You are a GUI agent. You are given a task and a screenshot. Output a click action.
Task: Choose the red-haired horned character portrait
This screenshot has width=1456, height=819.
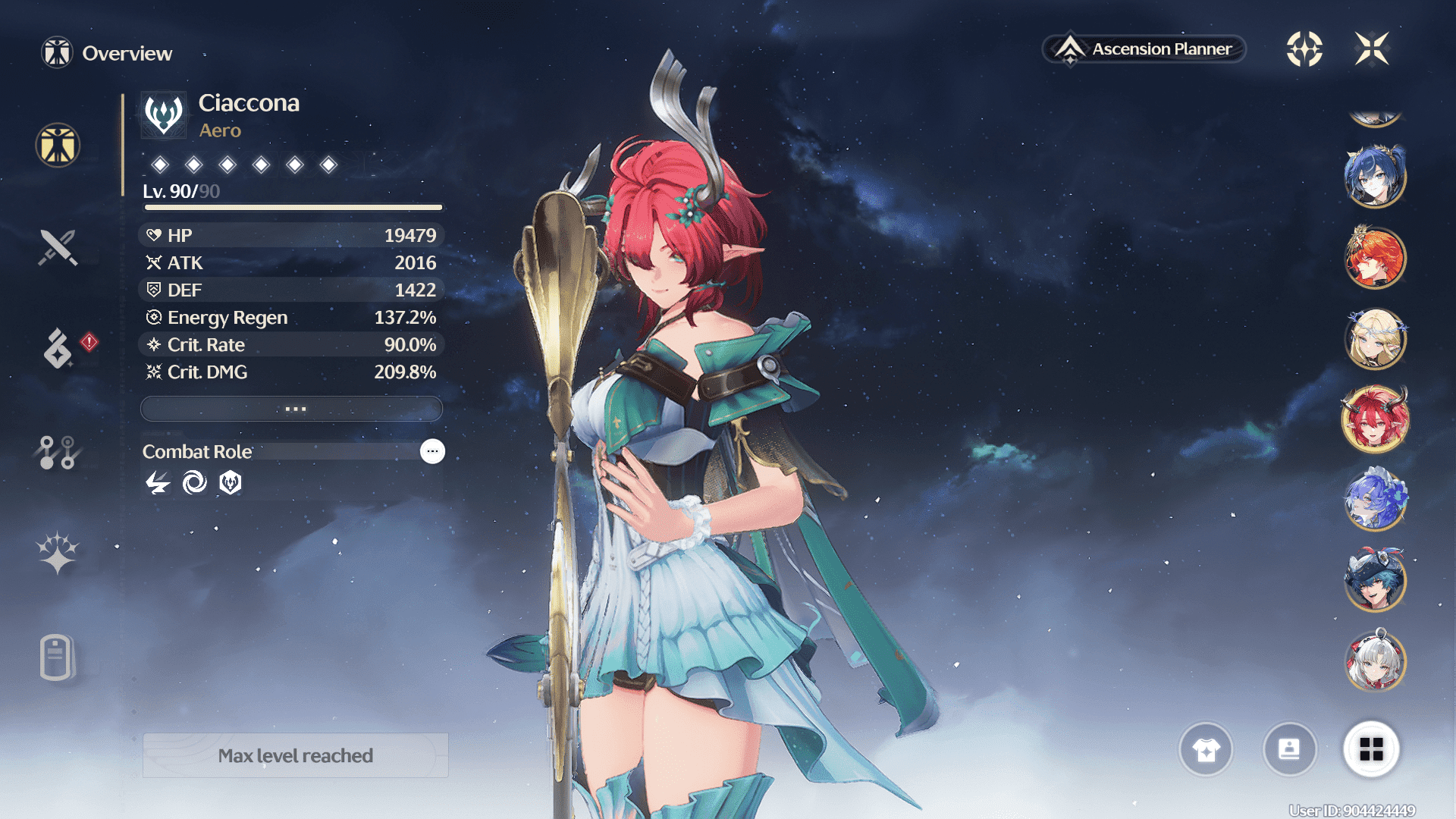[x=1375, y=419]
